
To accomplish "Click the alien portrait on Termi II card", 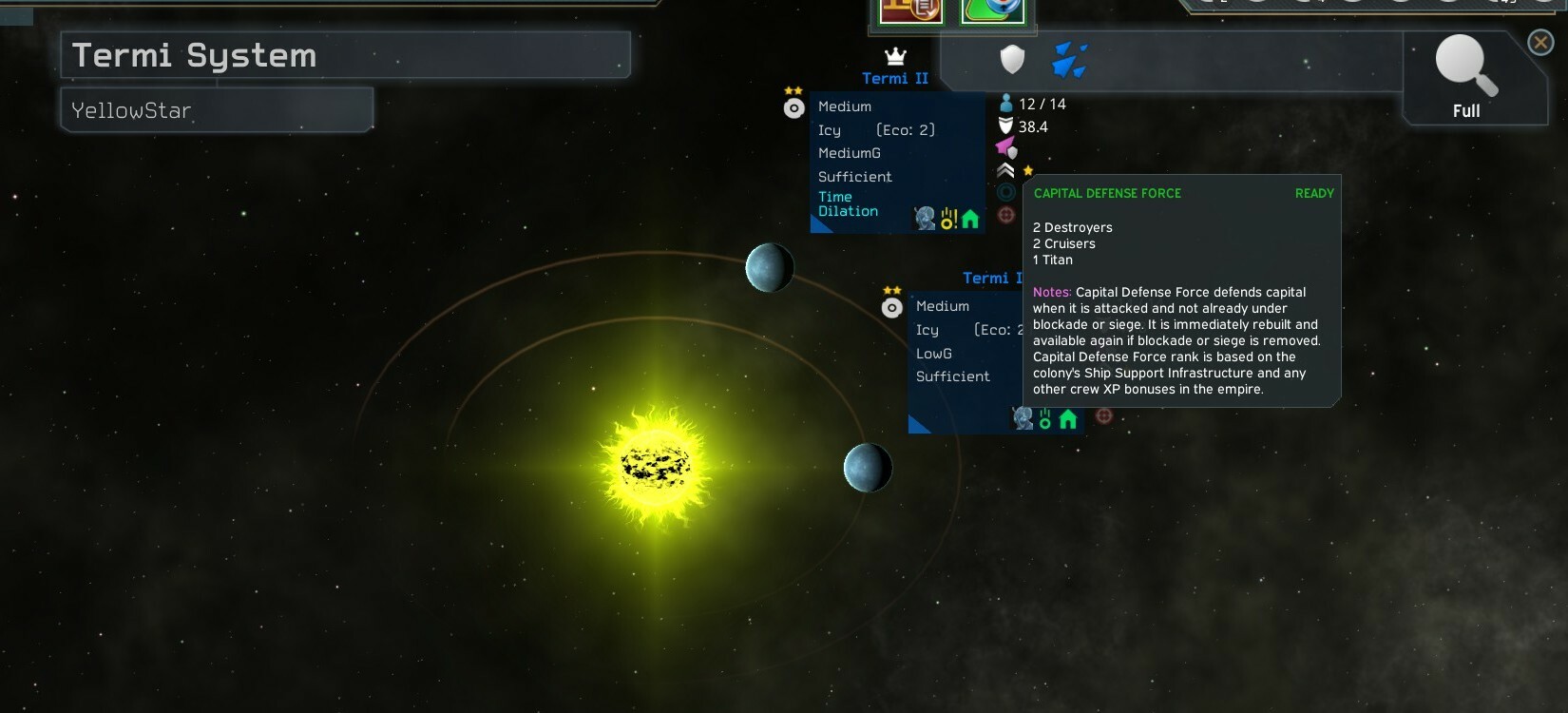I will click(x=925, y=219).
